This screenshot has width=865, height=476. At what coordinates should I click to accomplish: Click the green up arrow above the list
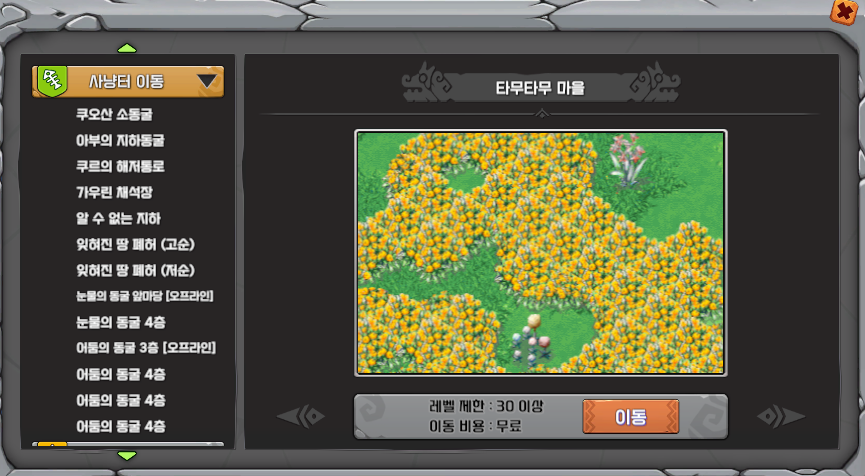[x=127, y=48]
